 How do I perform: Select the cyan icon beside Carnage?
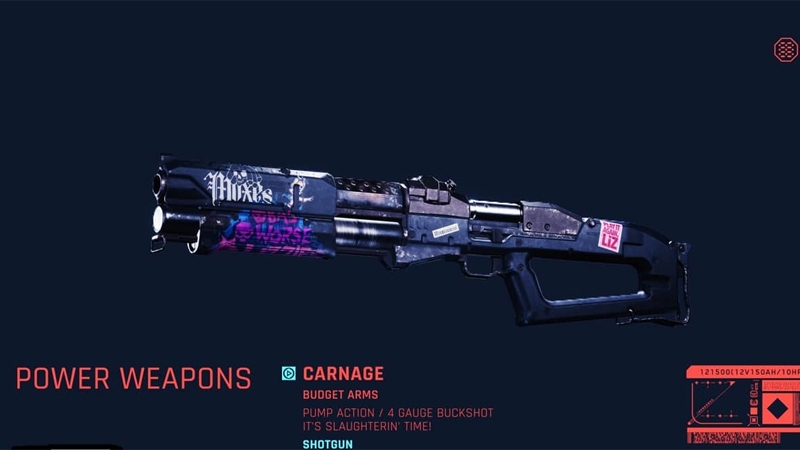[289, 374]
